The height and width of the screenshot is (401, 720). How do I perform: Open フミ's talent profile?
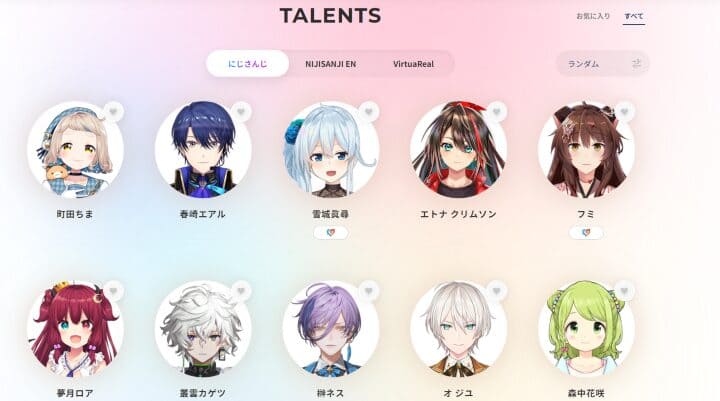coord(586,150)
